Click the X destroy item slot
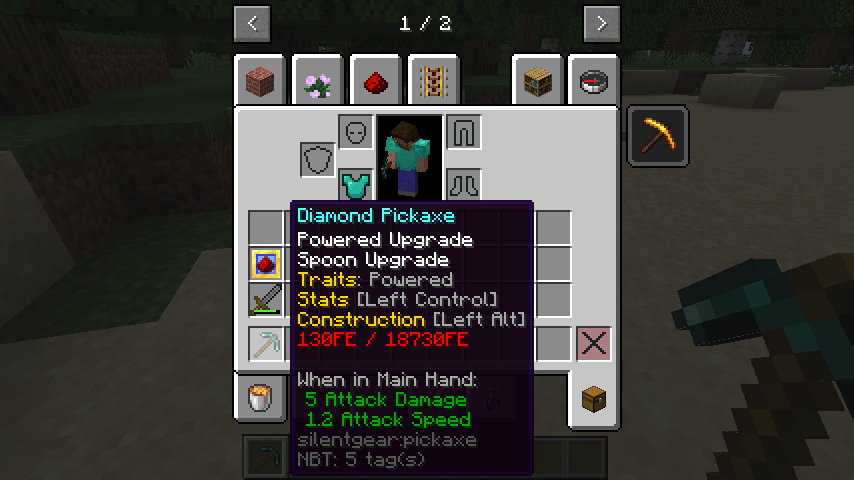The height and width of the screenshot is (480, 854). 594,344
